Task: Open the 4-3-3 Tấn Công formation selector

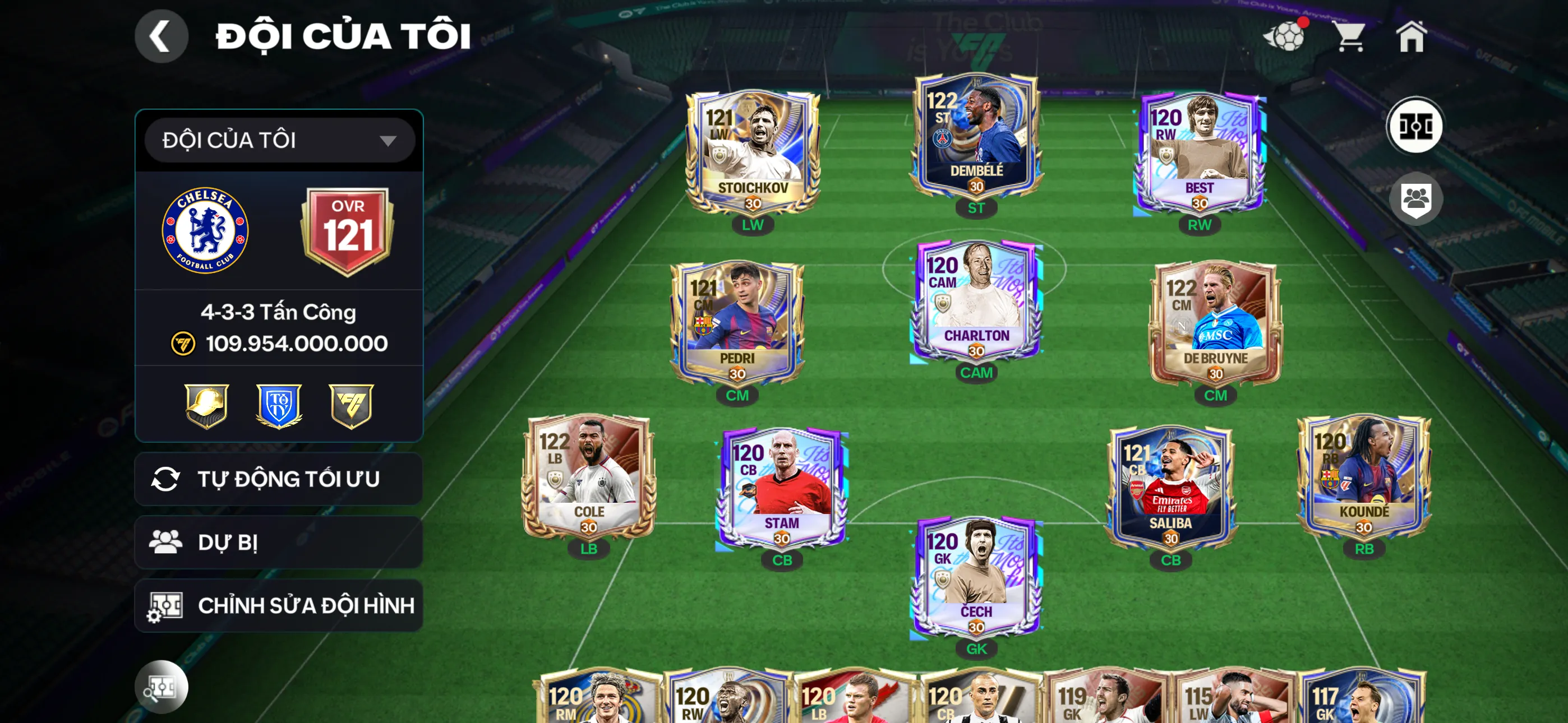Action: [278, 312]
